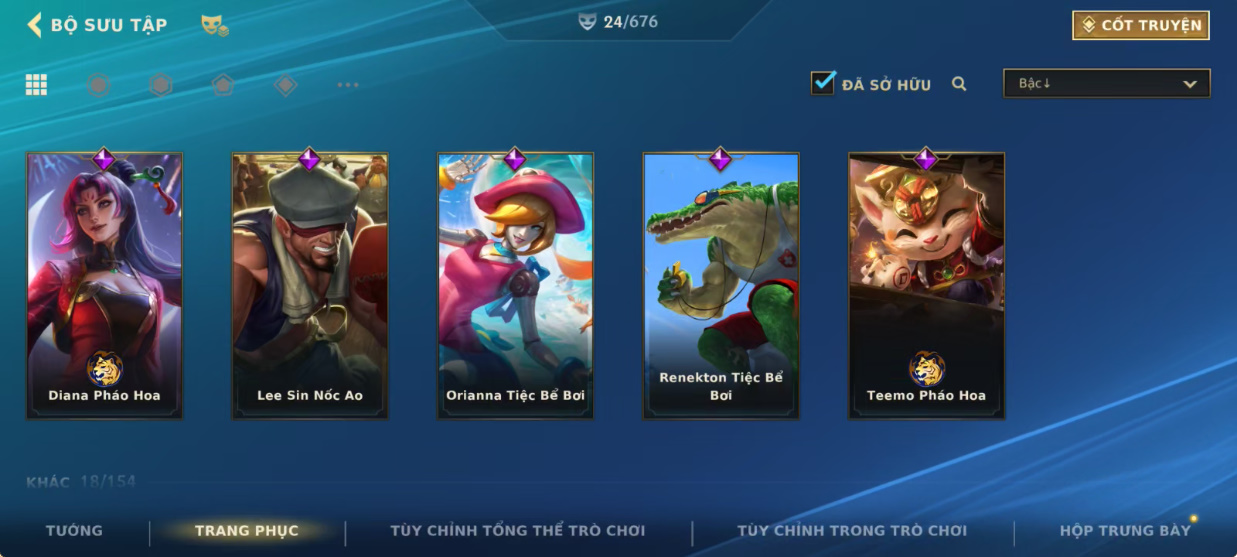Switch to the Tướng tab
Image resolution: width=1237 pixels, height=557 pixels.
[x=74, y=531]
